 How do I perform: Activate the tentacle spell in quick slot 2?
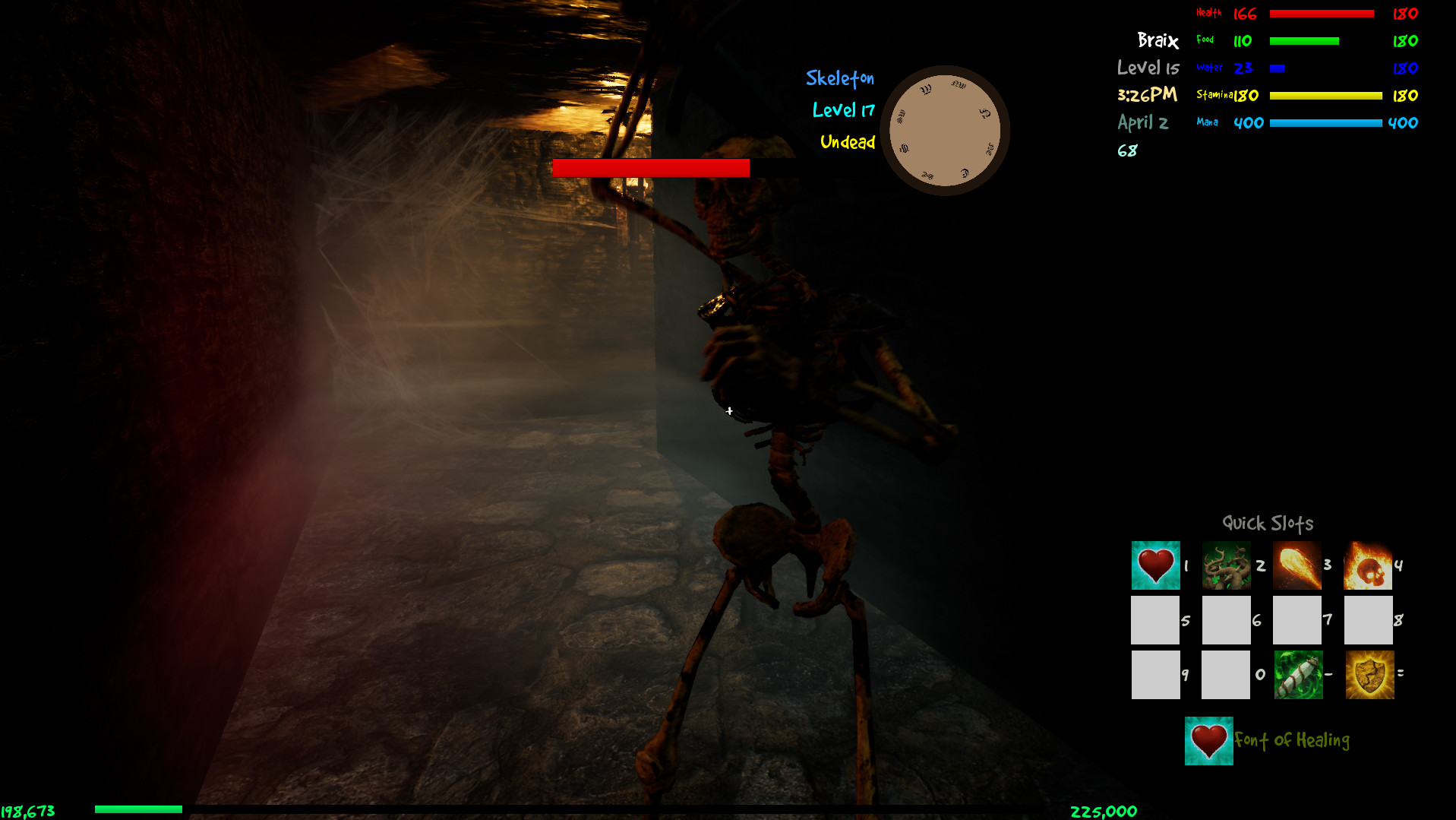1226,565
